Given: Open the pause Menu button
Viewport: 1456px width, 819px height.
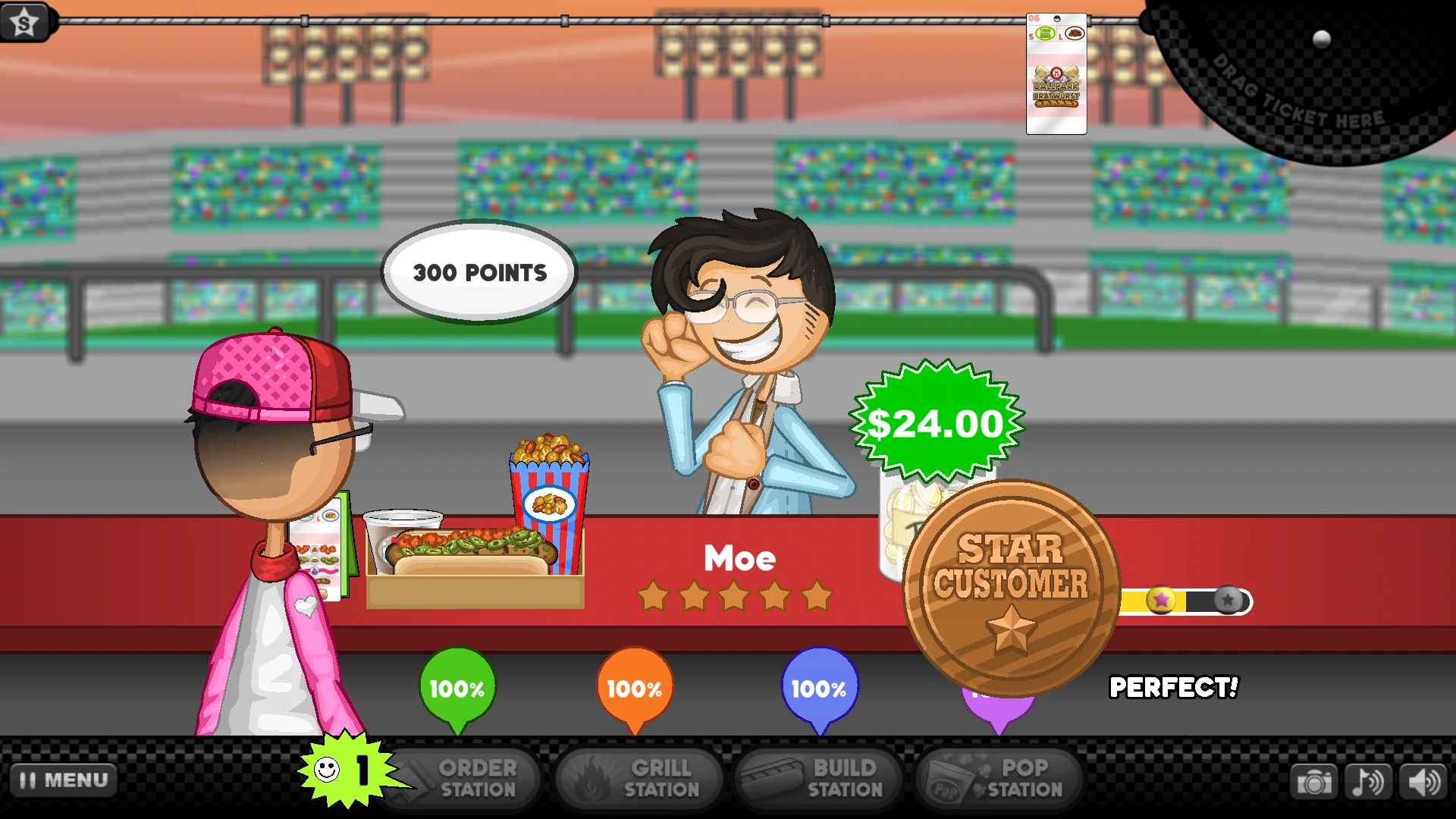Looking at the screenshot, I should coord(63,779).
